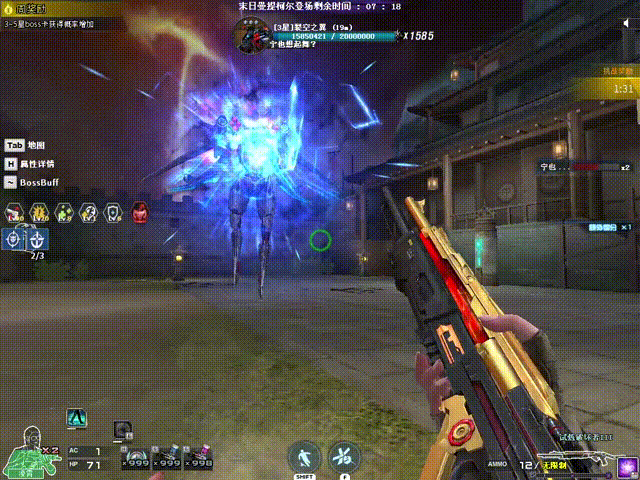Click the 周奖励 weekly reward label
The height and width of the screenshot is (480, 640).
(22, 9)
